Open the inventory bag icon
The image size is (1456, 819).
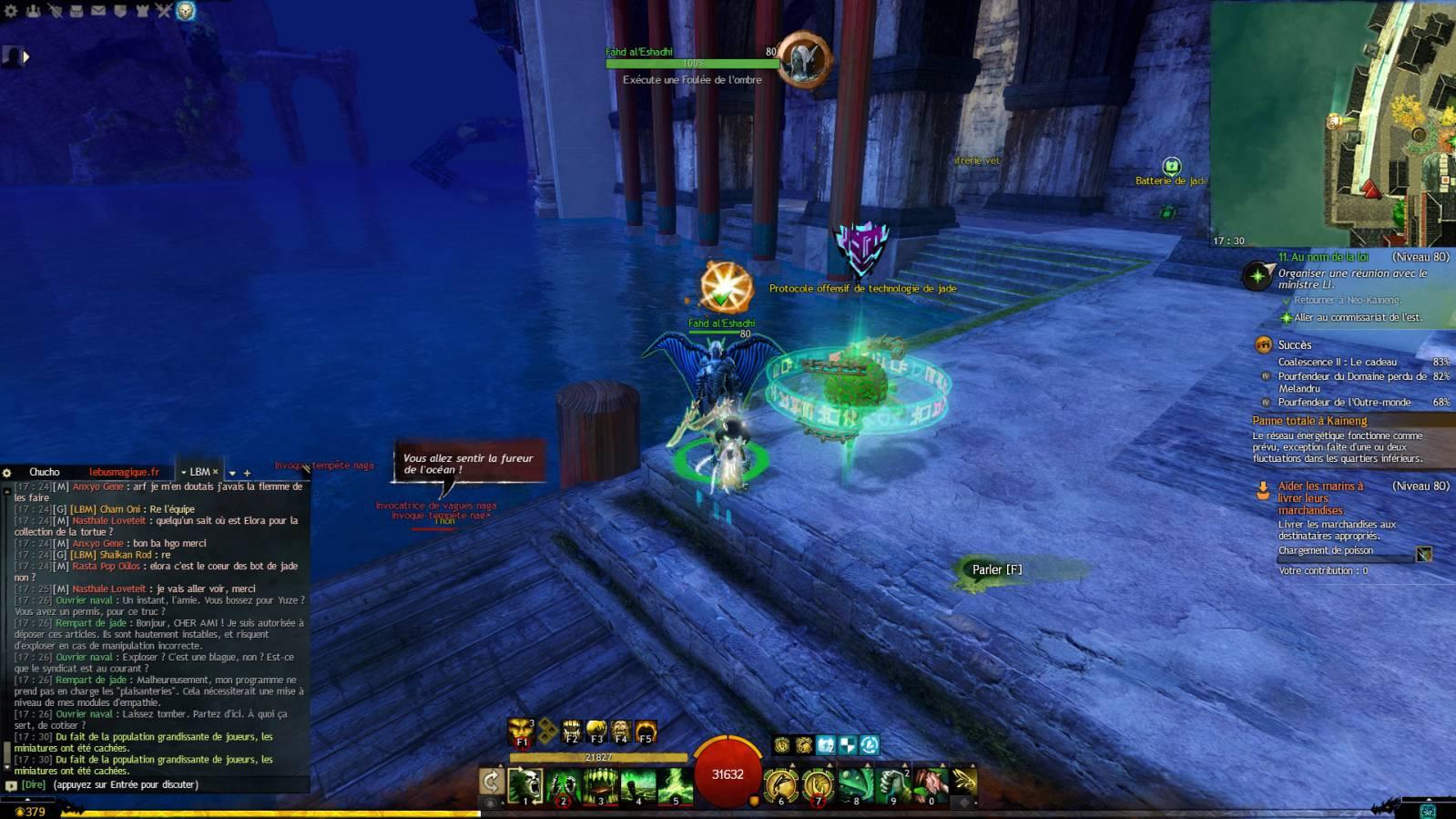pos(76,11)
